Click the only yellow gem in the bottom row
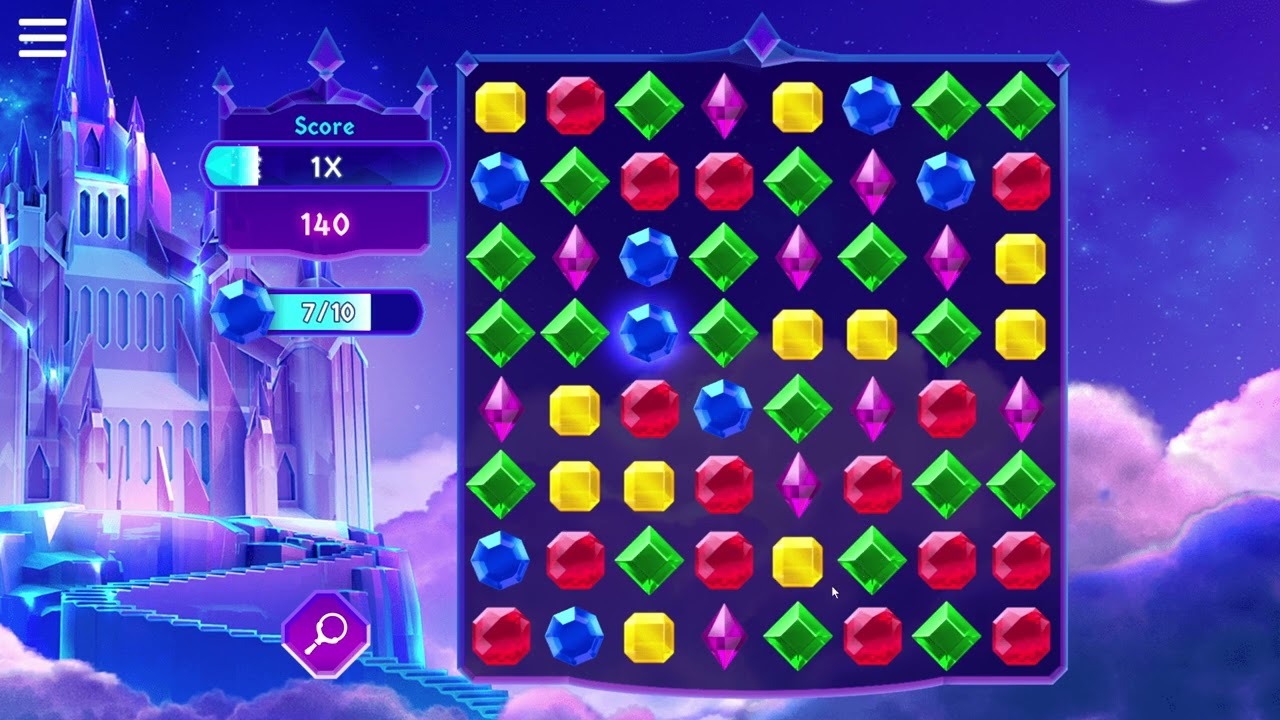The height and width of the screenshot is (720, 1280). [x=648, y=636]
